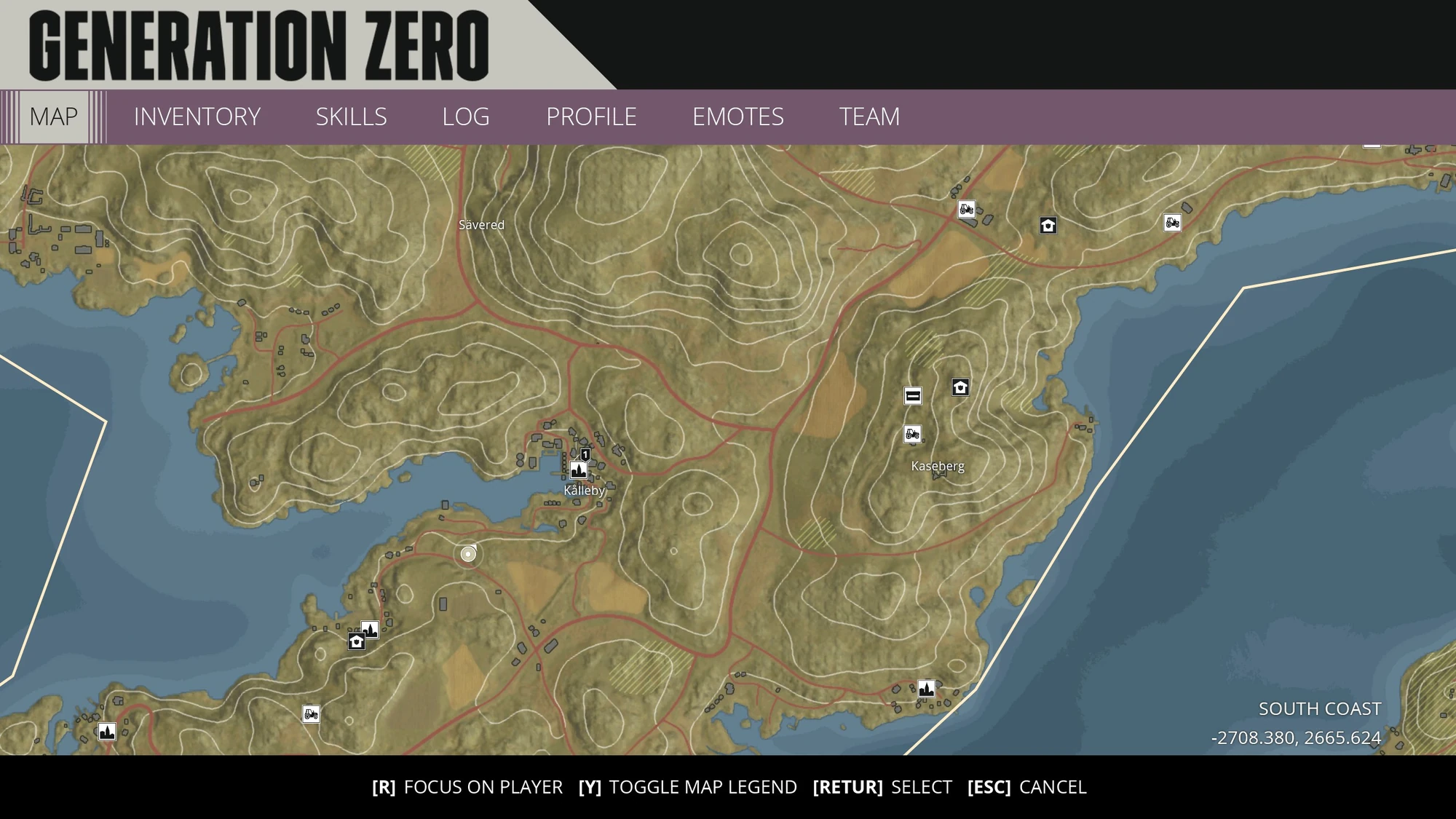Click the factory icon in the bottom-left corner
This screenshot has width=1456, height=819.
[x=106, y=733]
